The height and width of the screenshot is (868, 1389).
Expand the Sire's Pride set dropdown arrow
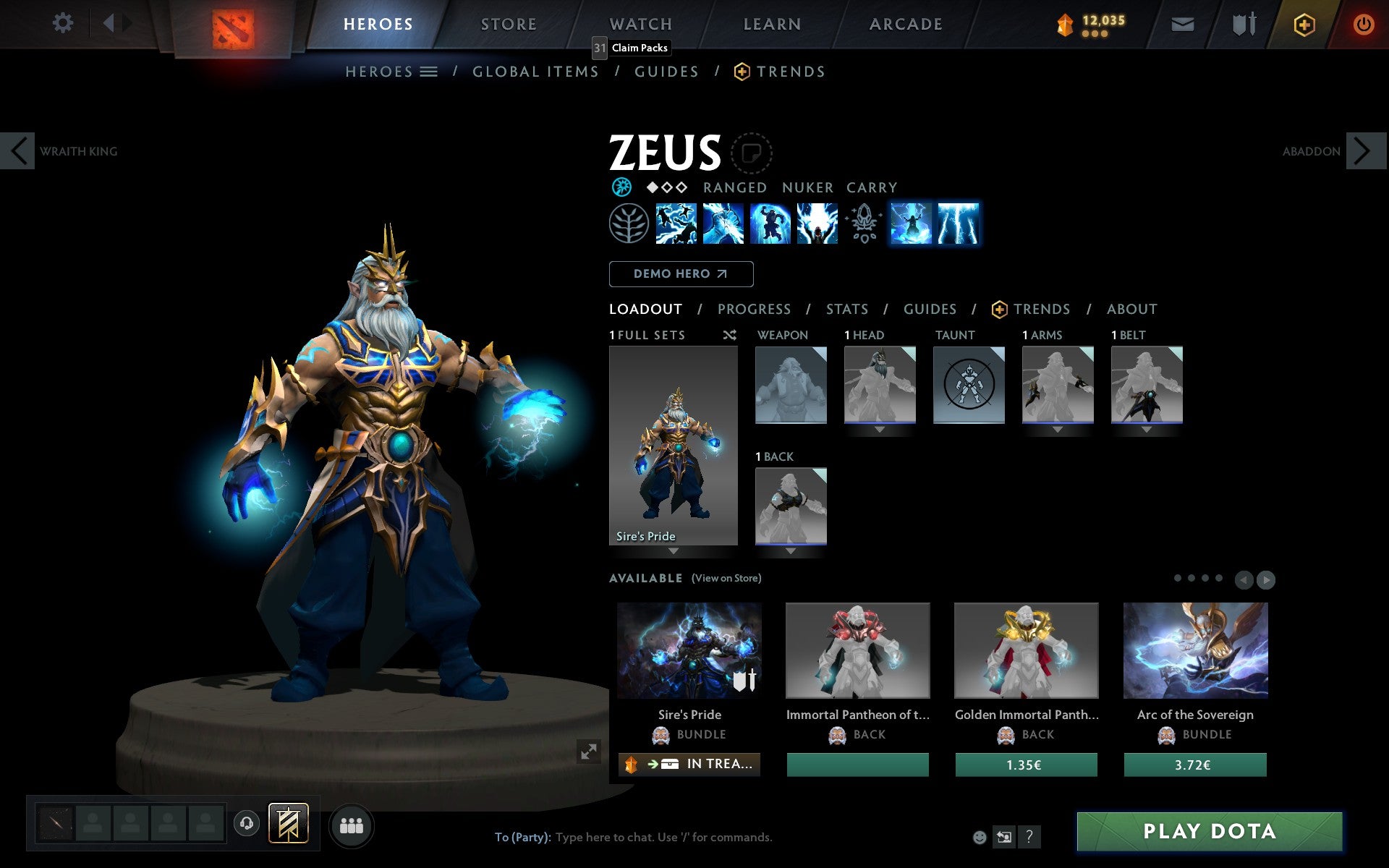tap(674, 551)
